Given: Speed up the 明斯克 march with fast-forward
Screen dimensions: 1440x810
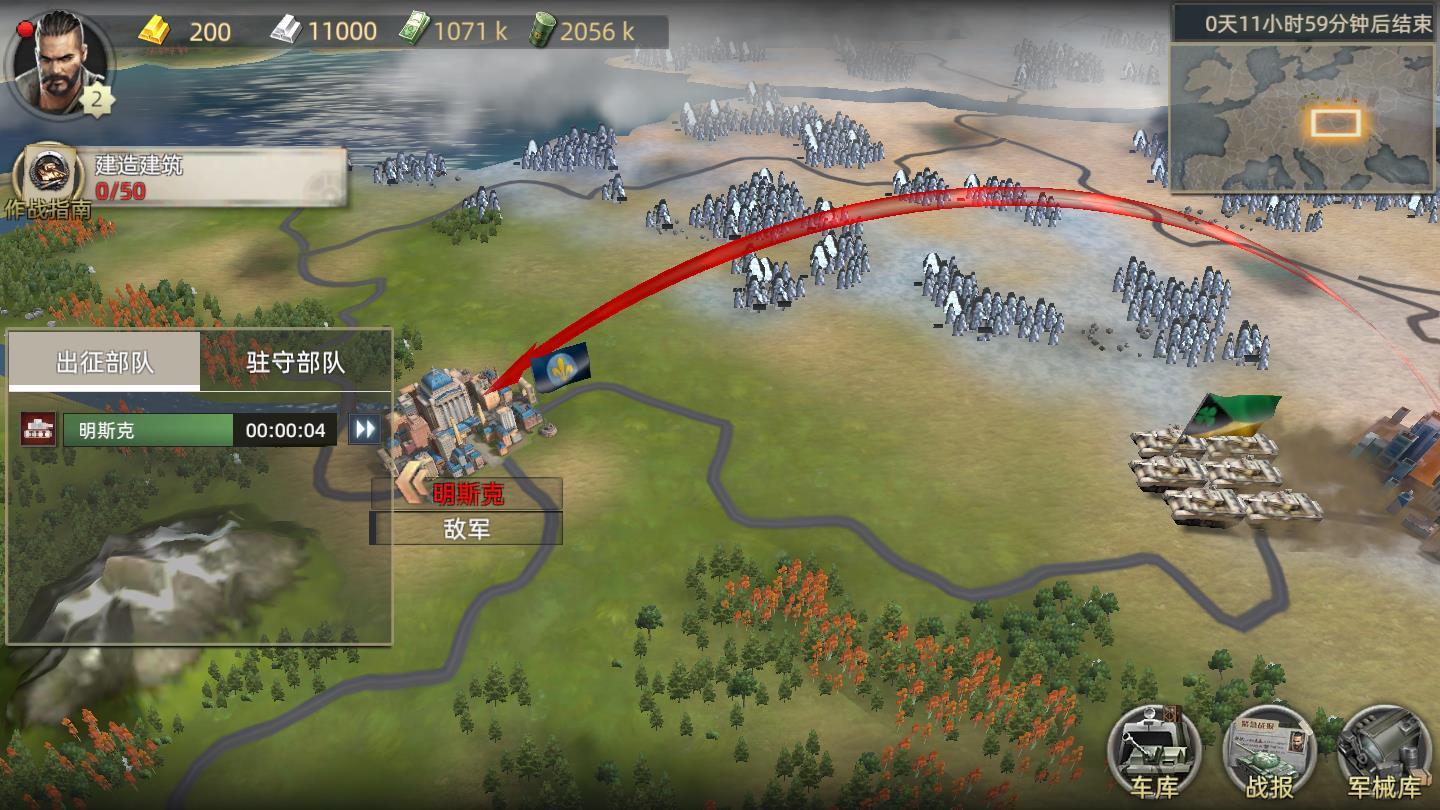Looking at the screenshot, I should 365,430.
